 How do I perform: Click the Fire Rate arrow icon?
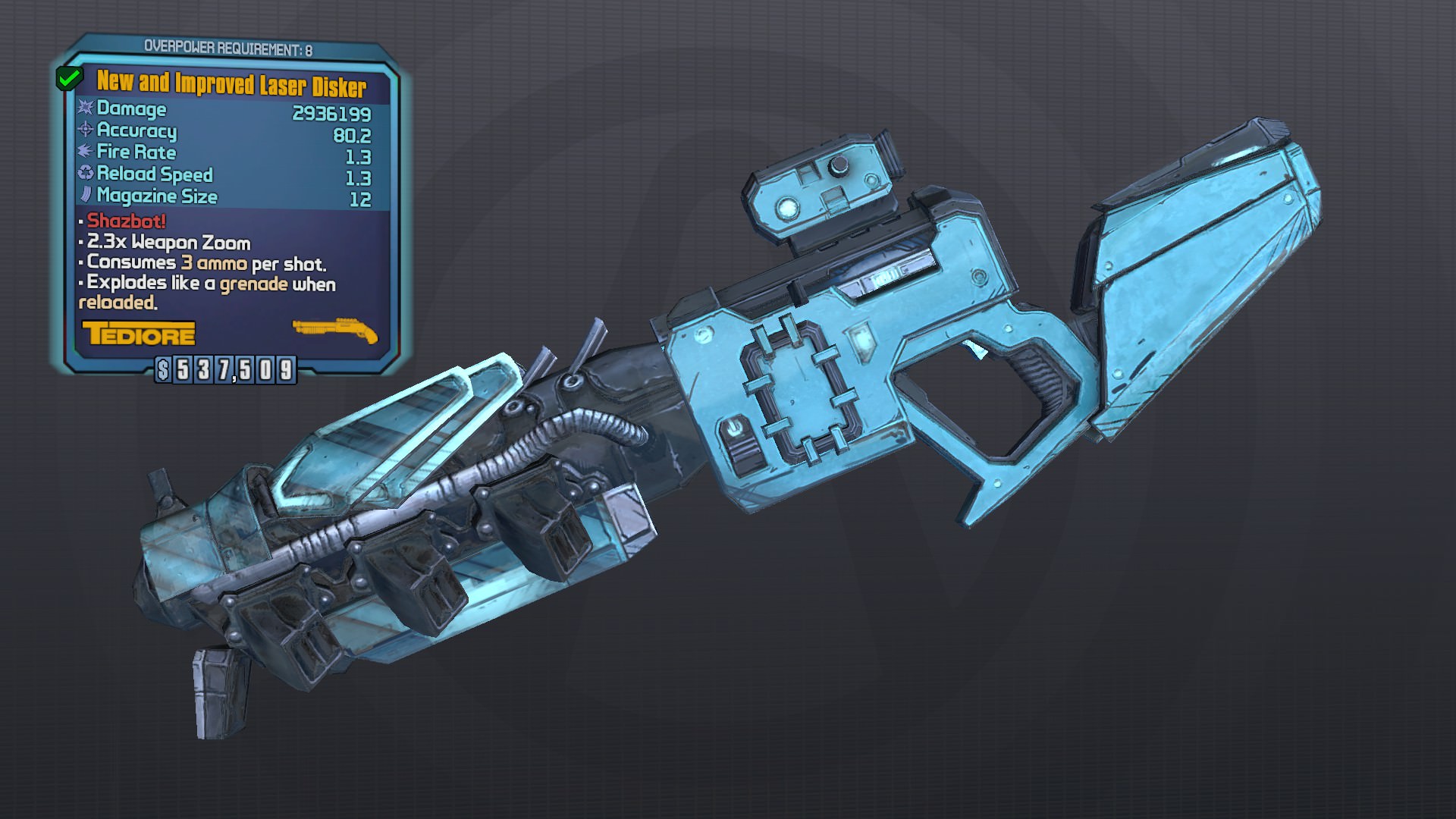pos(84,153)
